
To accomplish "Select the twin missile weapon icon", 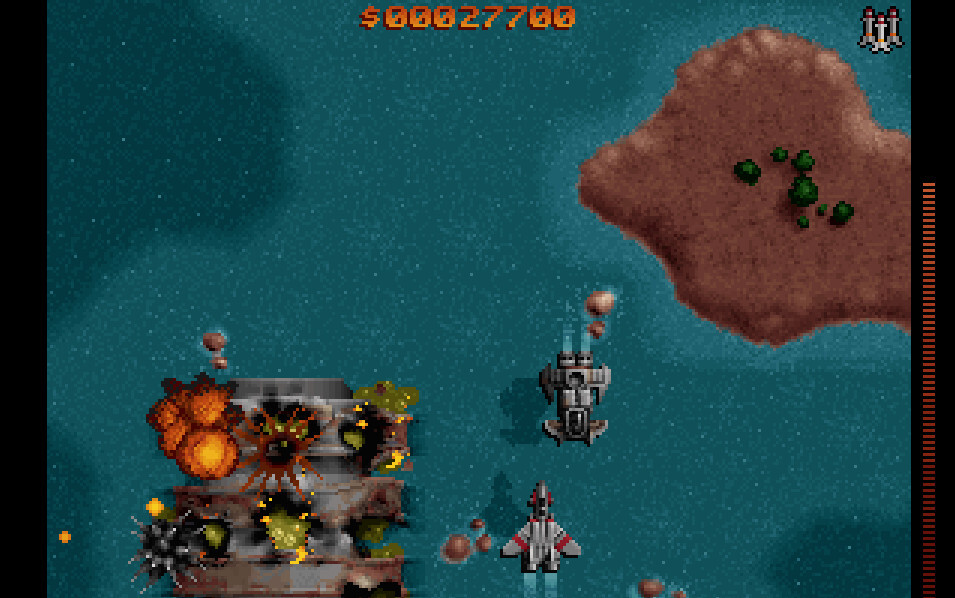I will point(880,29).
